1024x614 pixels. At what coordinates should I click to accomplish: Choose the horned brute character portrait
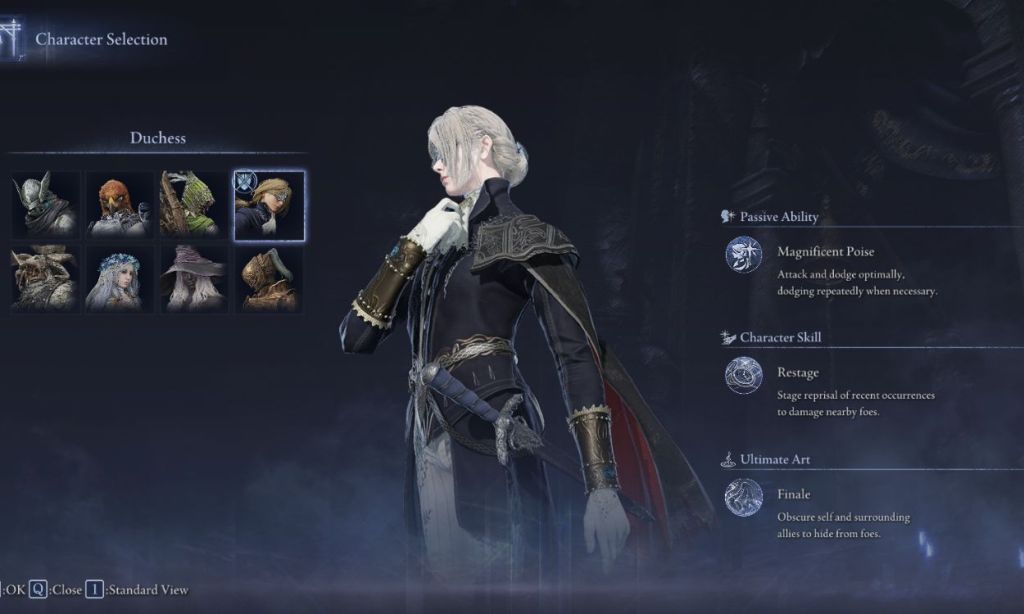point(45,279)
